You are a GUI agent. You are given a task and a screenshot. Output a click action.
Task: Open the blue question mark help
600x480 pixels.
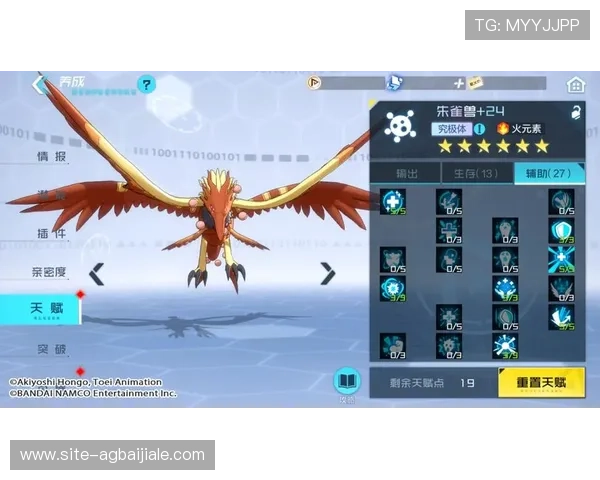pyautogui.click(x=147, y=84)
